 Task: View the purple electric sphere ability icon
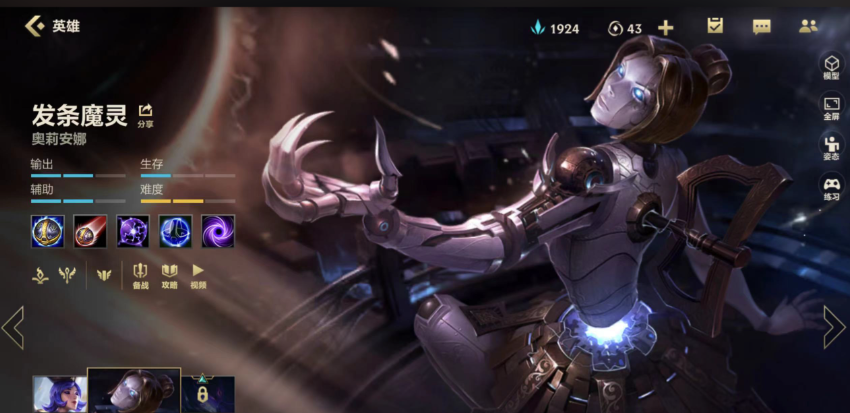(x=133, y=231)
